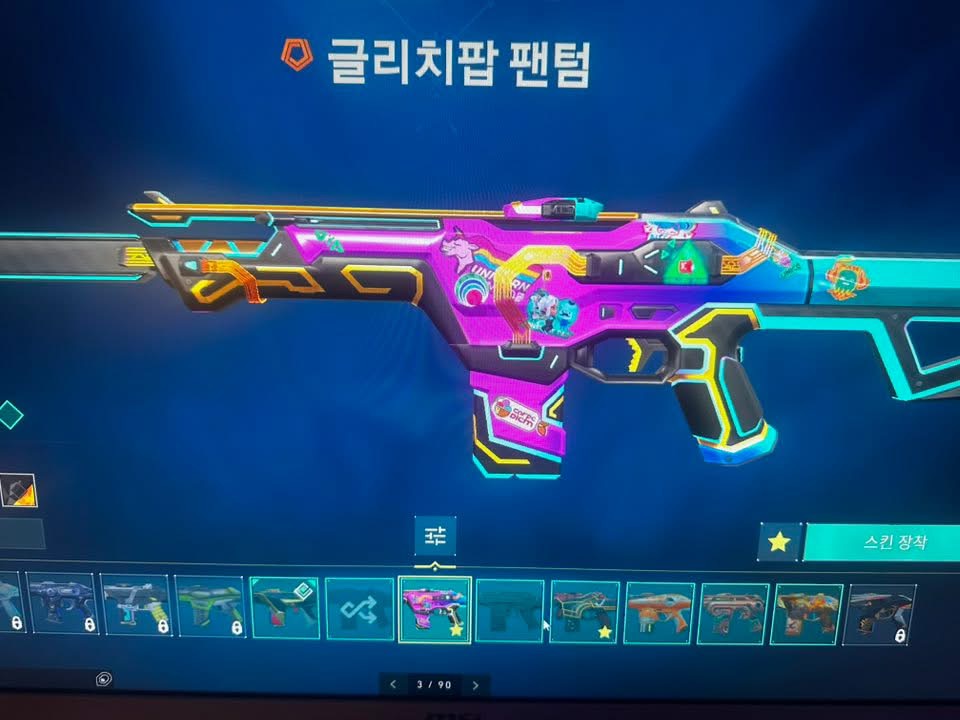The width and height of the screenshot is (960, 720).
Task: Pick the green locked Phantom skin
Action: click(x=210, y=607)
